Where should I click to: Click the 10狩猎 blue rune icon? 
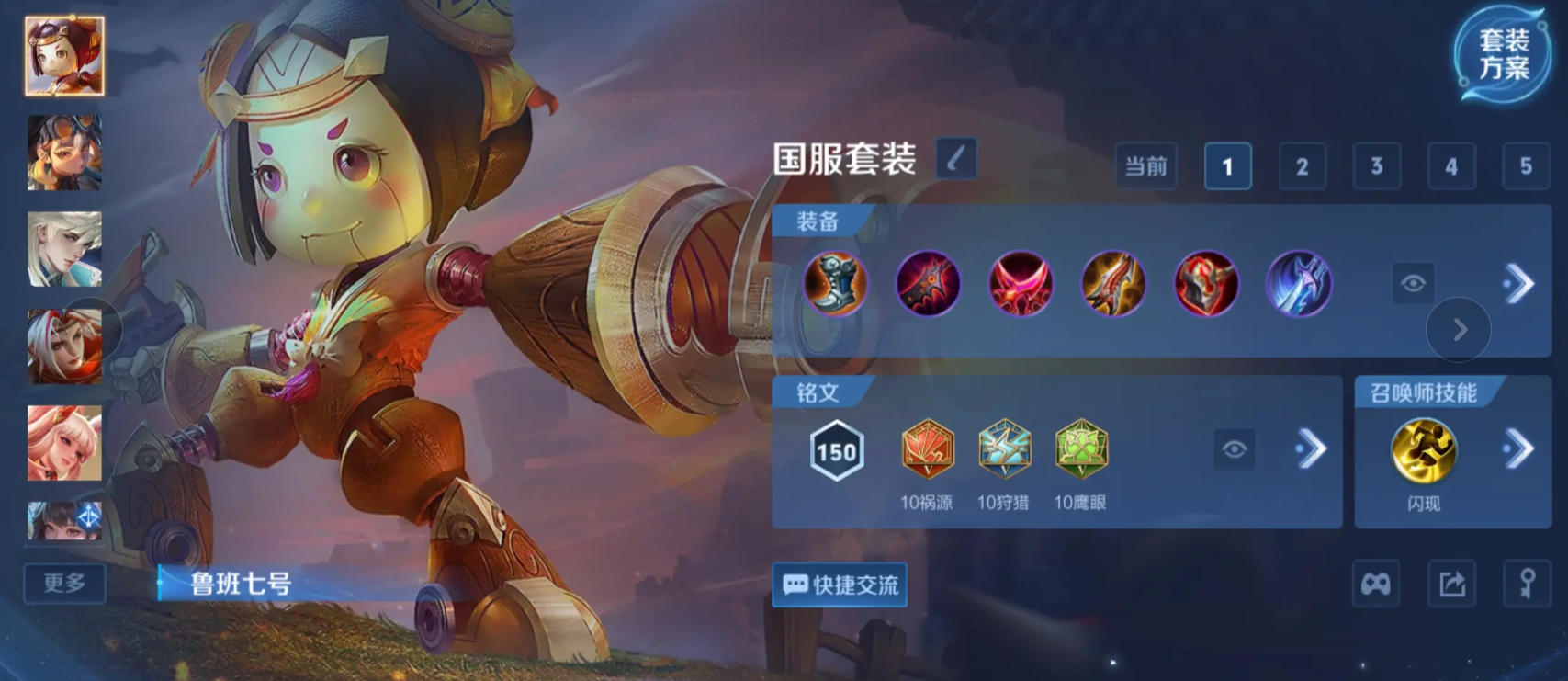tap(1005, 450)
